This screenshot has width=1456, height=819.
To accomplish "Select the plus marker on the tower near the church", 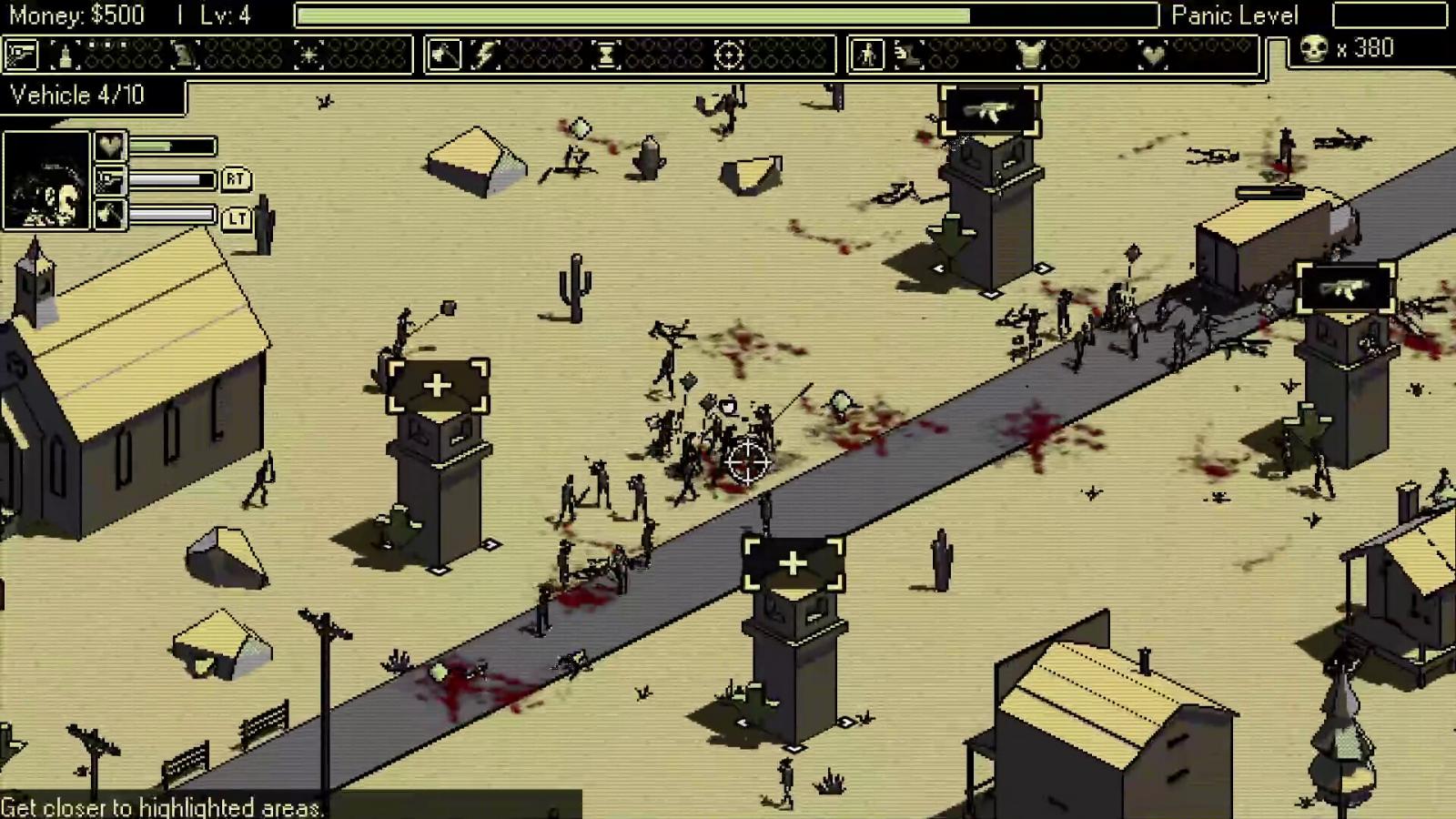I will click(438, 386).
